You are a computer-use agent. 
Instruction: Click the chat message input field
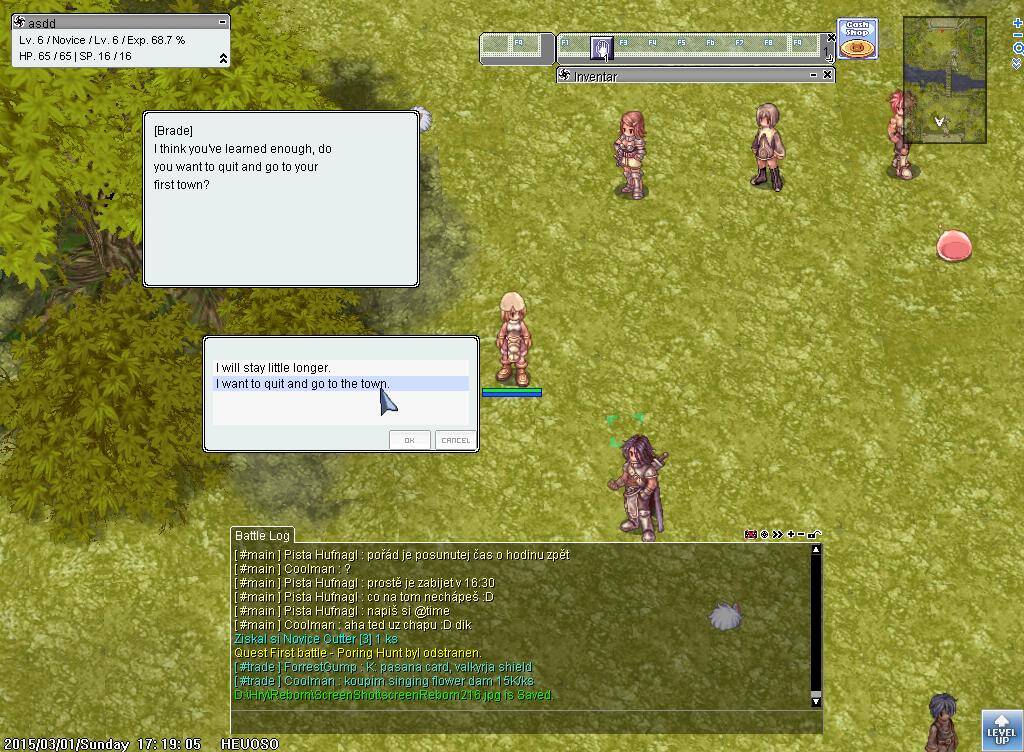(x=525, y=721)
